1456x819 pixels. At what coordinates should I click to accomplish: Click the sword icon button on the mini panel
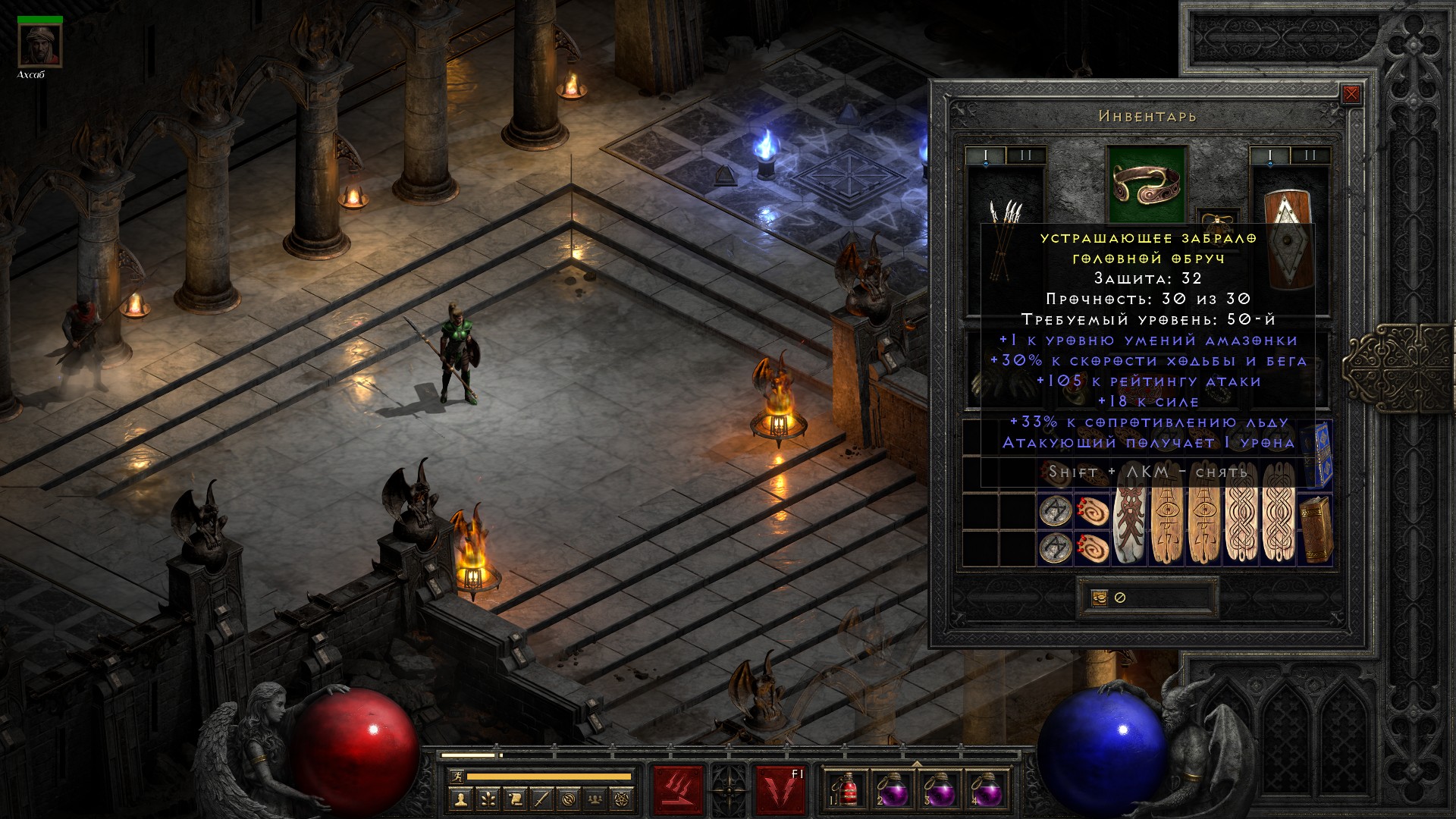pos(541,799)
